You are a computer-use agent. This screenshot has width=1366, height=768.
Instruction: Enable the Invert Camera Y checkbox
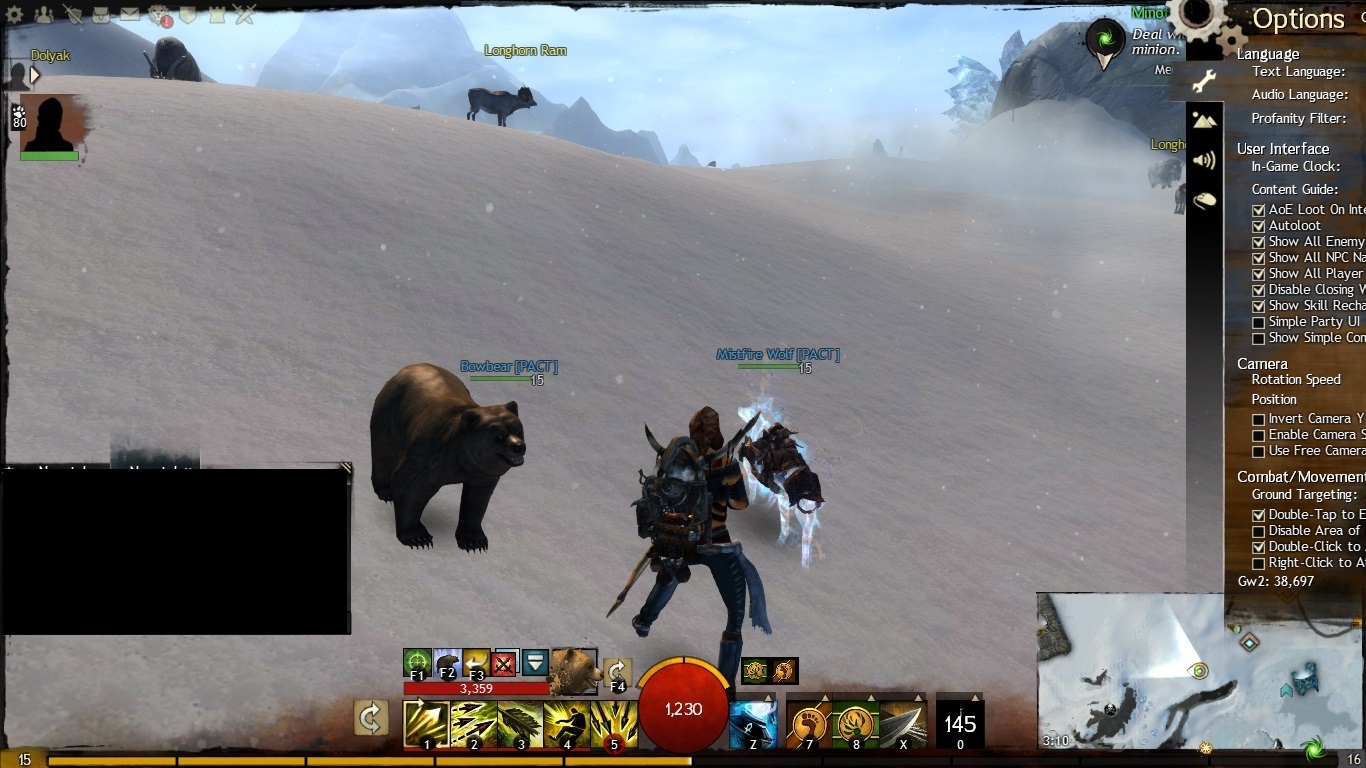(x=1259, y=419)
